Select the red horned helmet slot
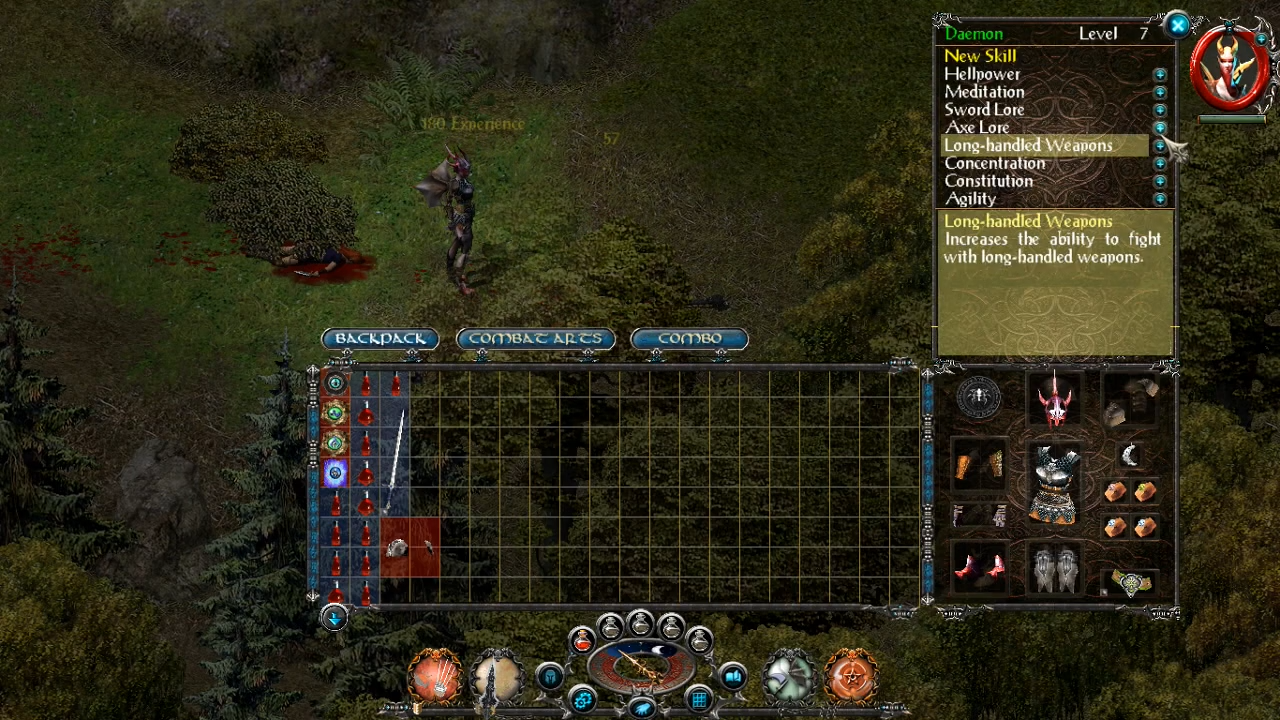Viewport: 1280px width, 720px height. tap(1055, 400)
